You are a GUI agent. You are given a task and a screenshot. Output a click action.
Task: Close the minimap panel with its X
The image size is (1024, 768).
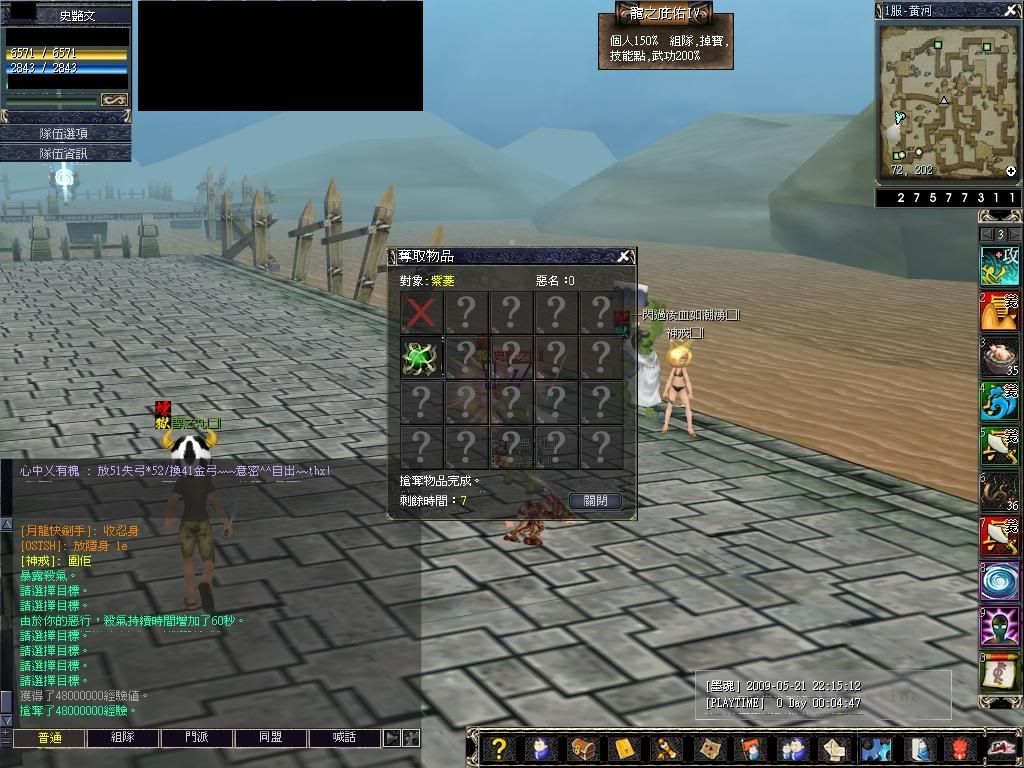click(x=1011, y=10)
